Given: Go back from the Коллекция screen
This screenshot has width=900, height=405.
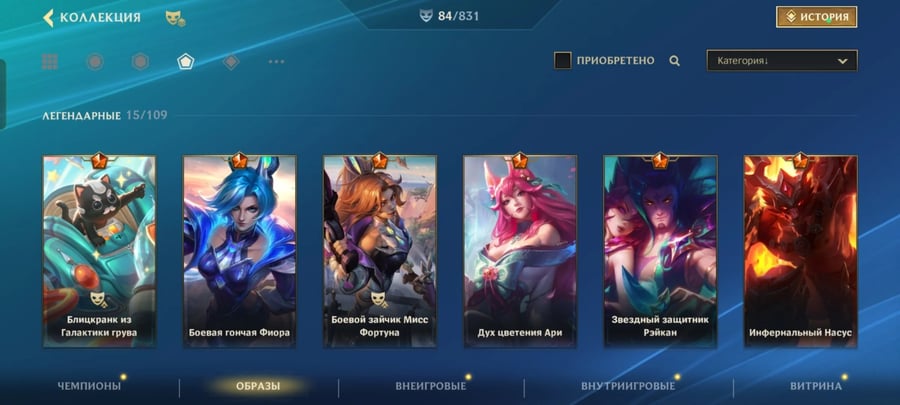Looking at the screenshot, I should click(x=48, y=17).
